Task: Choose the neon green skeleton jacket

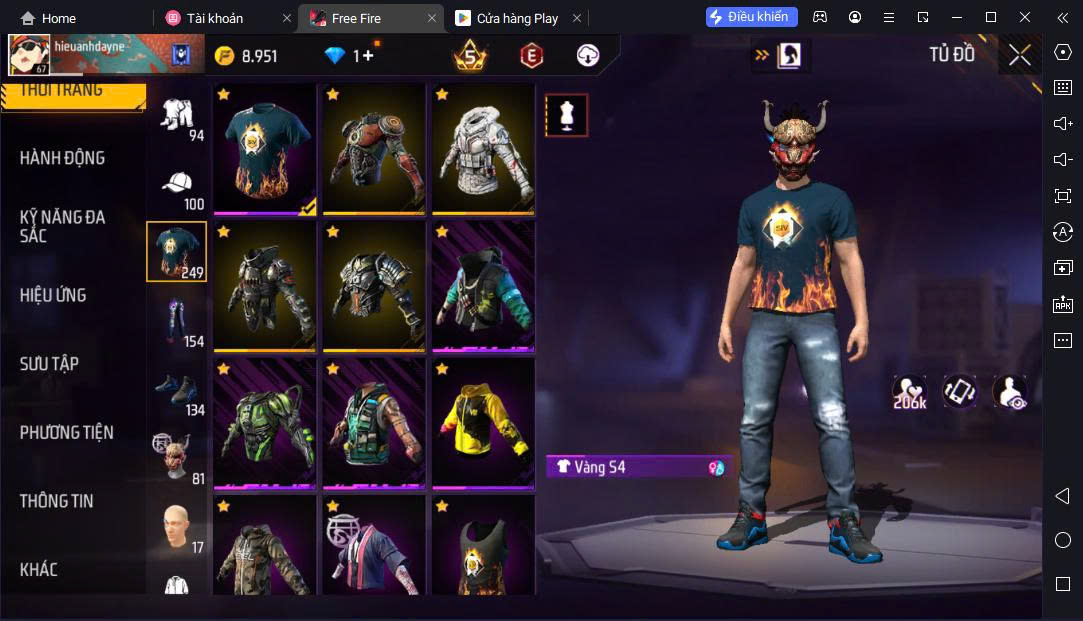Action: coord(264,421)
